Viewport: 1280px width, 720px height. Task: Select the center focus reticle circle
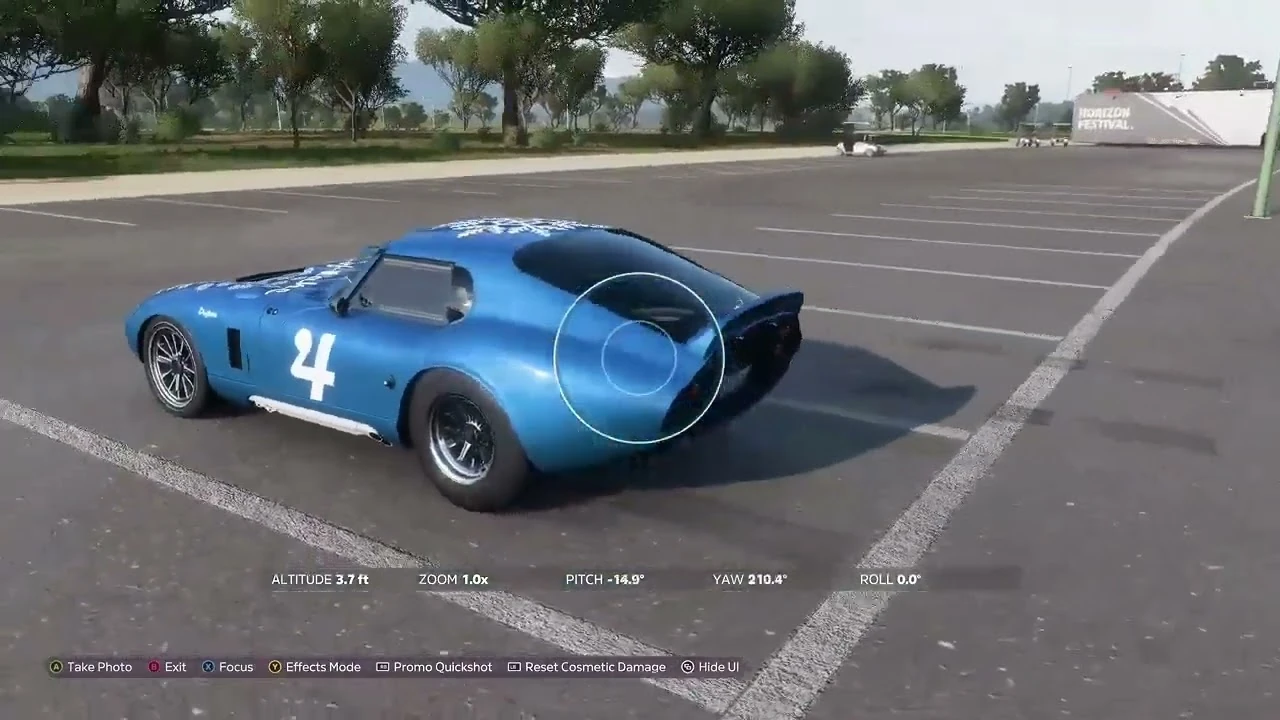coord(640,358)
